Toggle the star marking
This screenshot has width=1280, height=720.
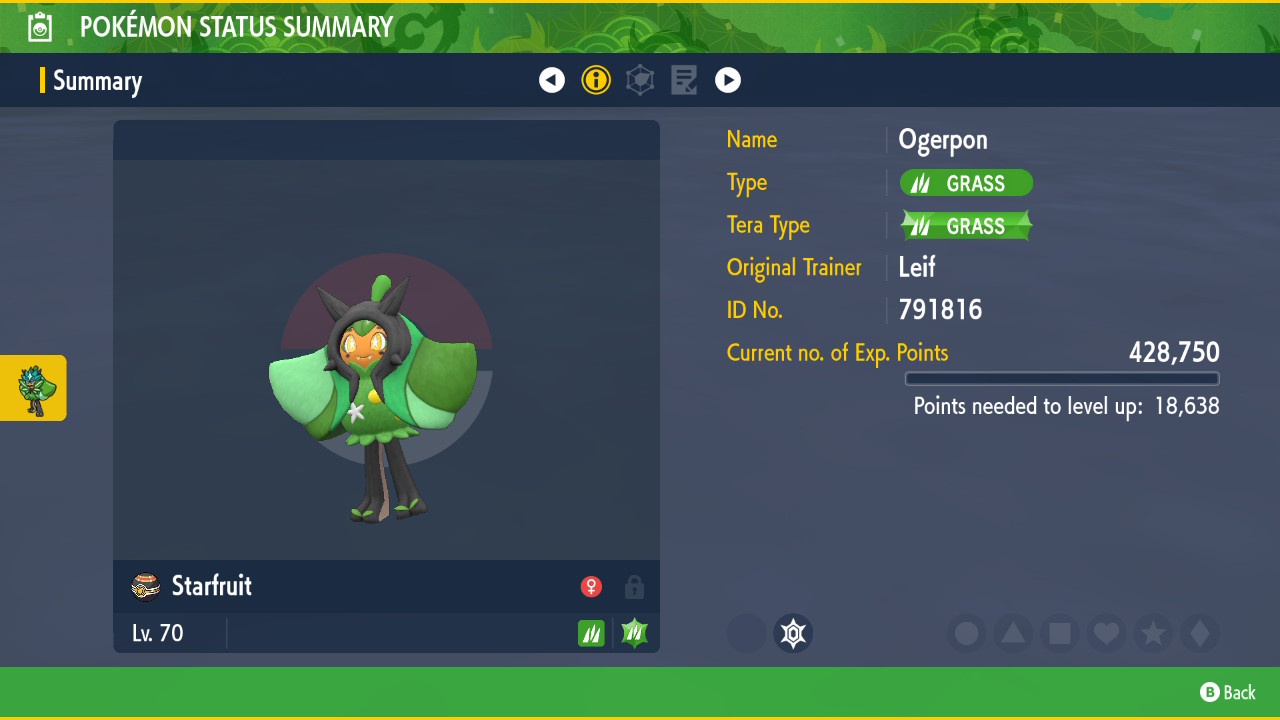pyautogui.click(x=1153, y=634)
